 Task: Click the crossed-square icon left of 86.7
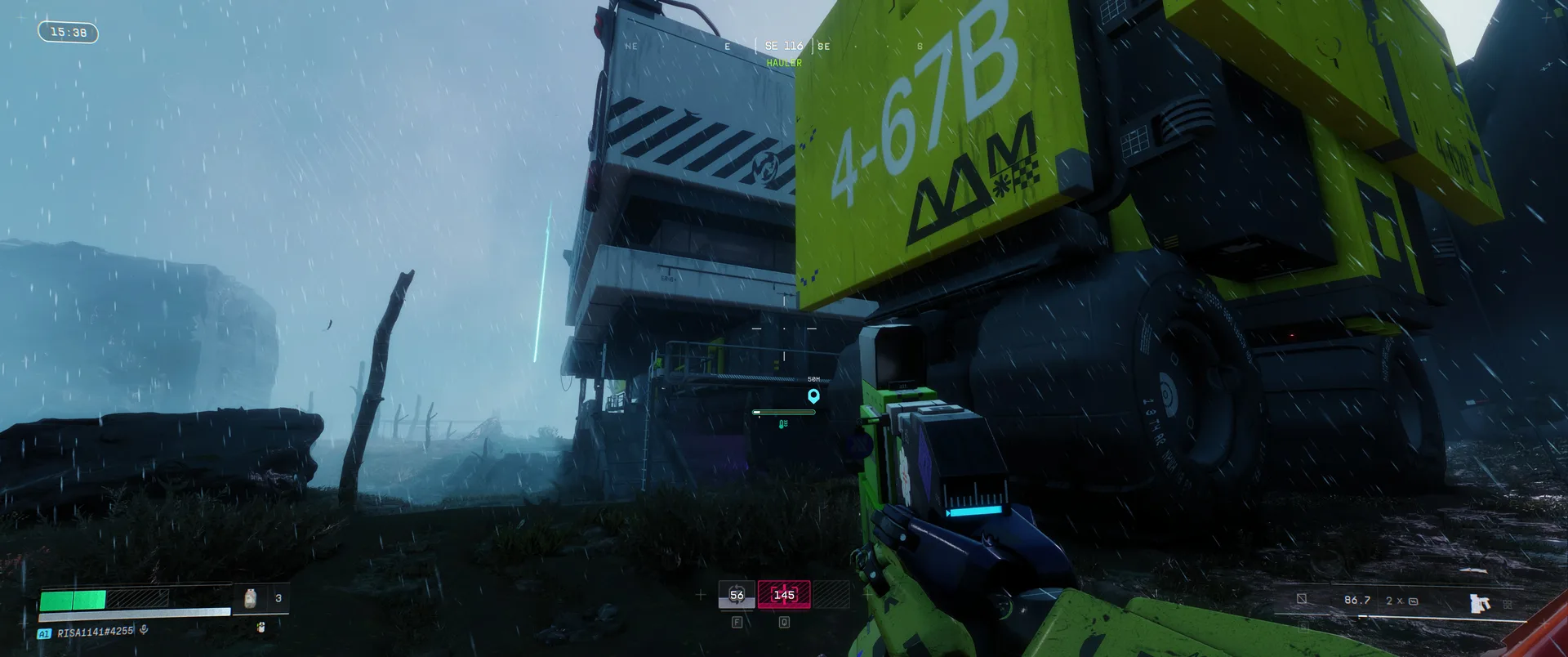(x=1302, y=599)
